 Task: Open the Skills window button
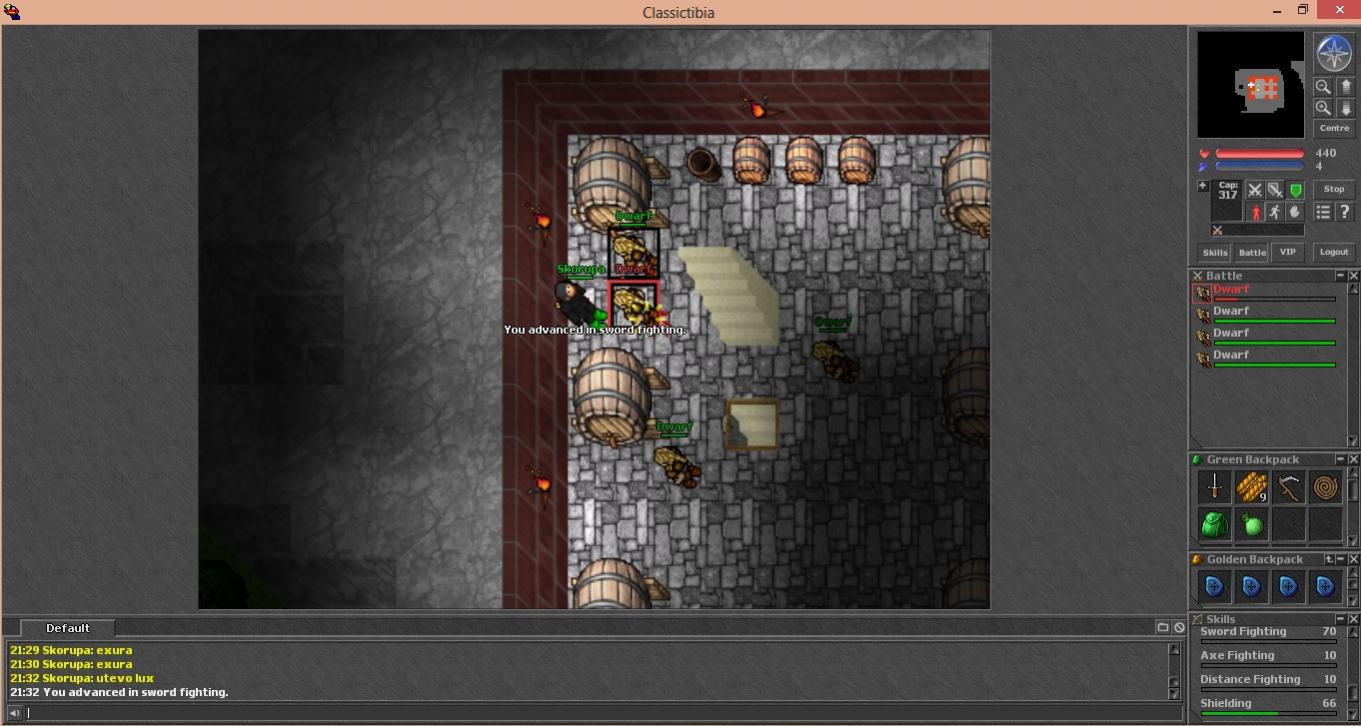point(1215,253)
